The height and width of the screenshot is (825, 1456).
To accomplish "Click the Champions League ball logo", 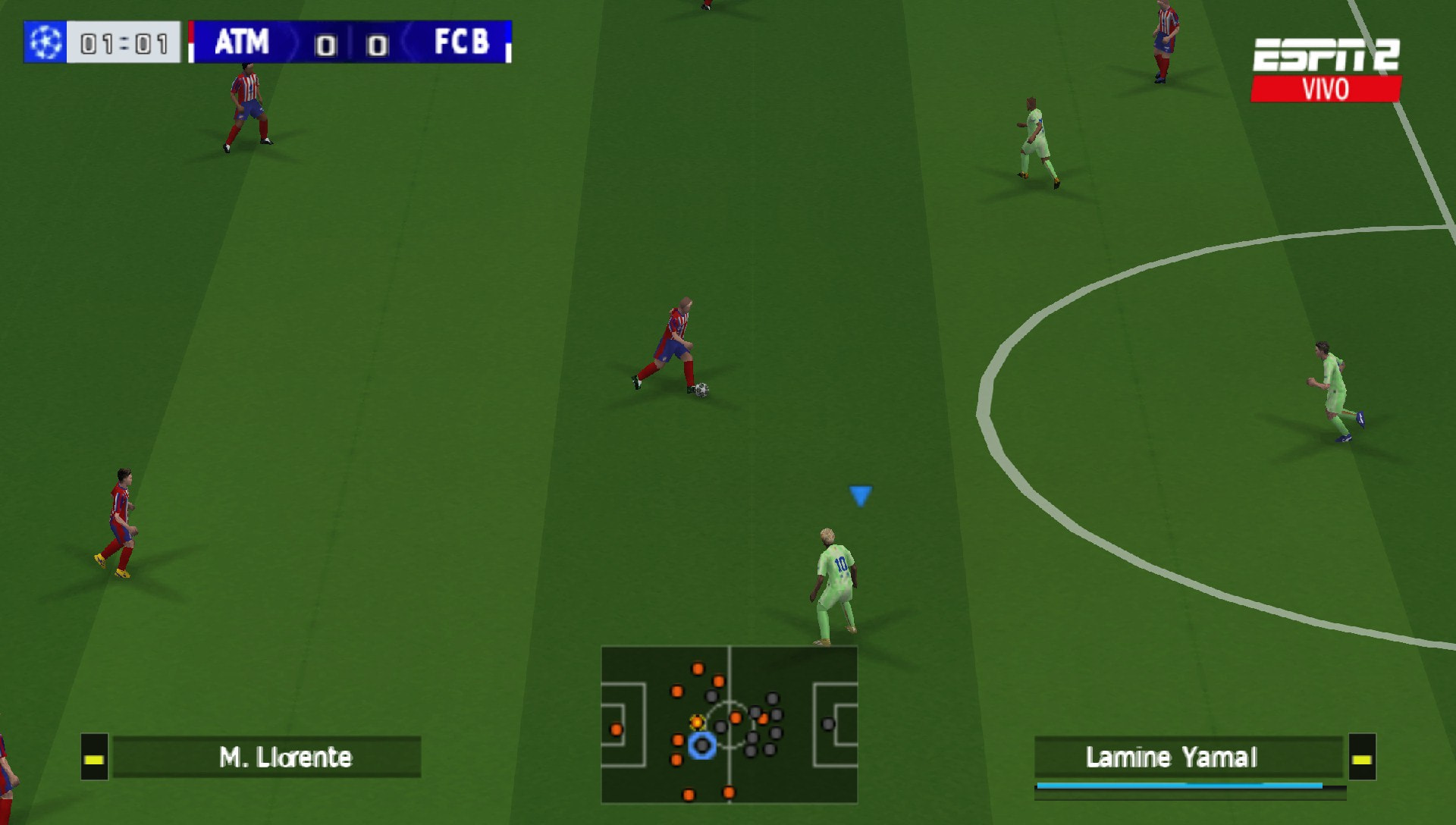I will [x=45, y=43].
